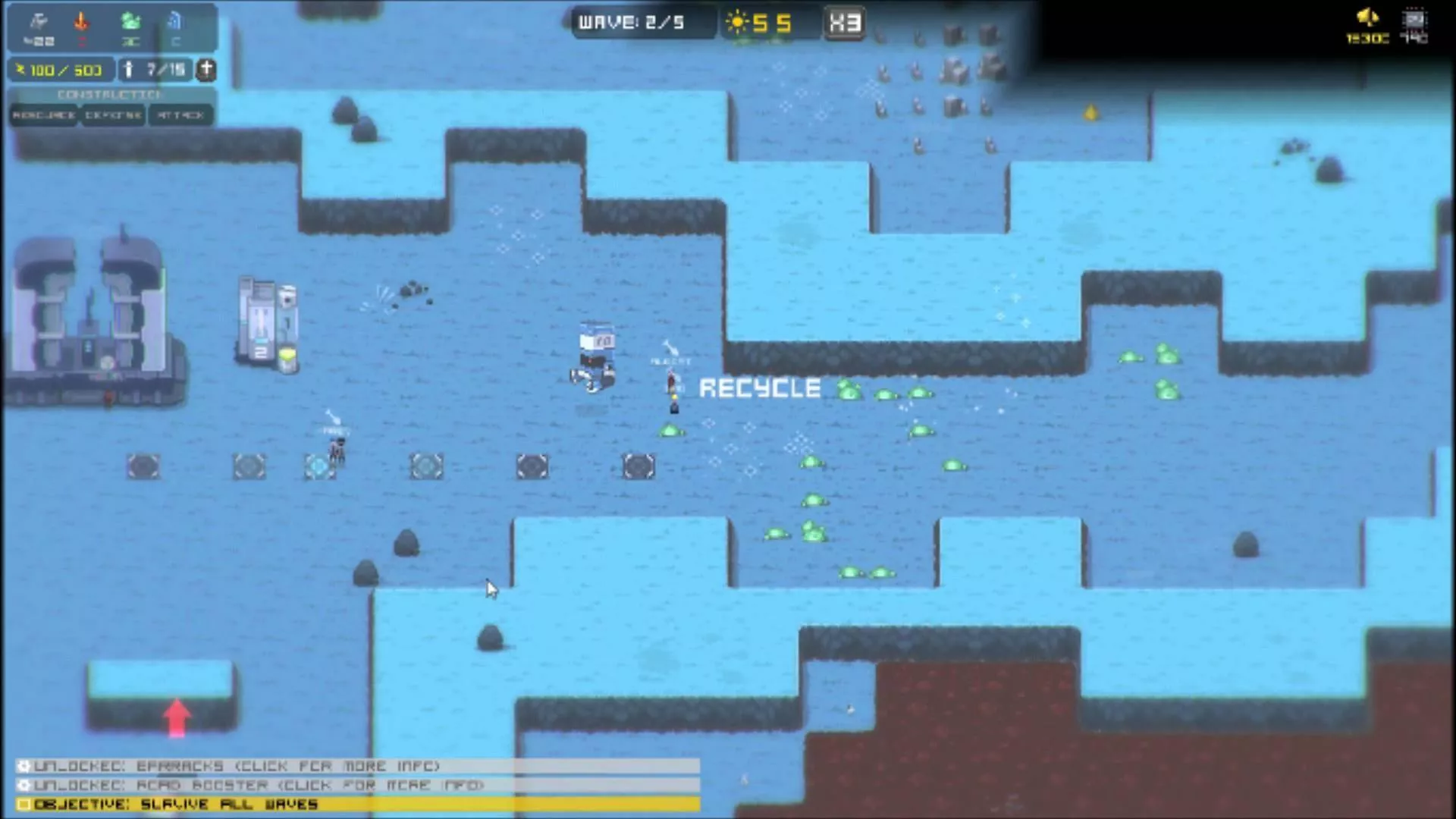Switch to the Defense construction tab
Screen dimensions: 1456x819
113,115
